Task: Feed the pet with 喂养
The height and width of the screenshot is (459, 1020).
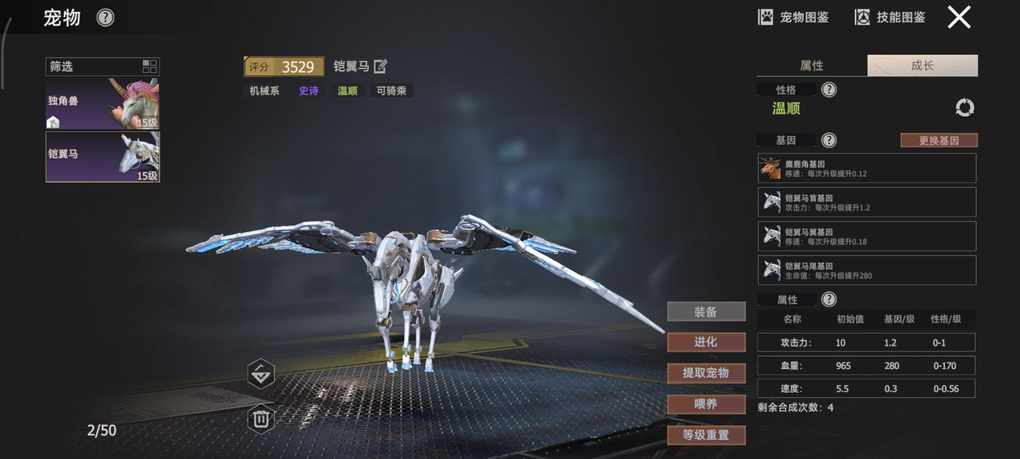Action: click(x=706, y=404)
